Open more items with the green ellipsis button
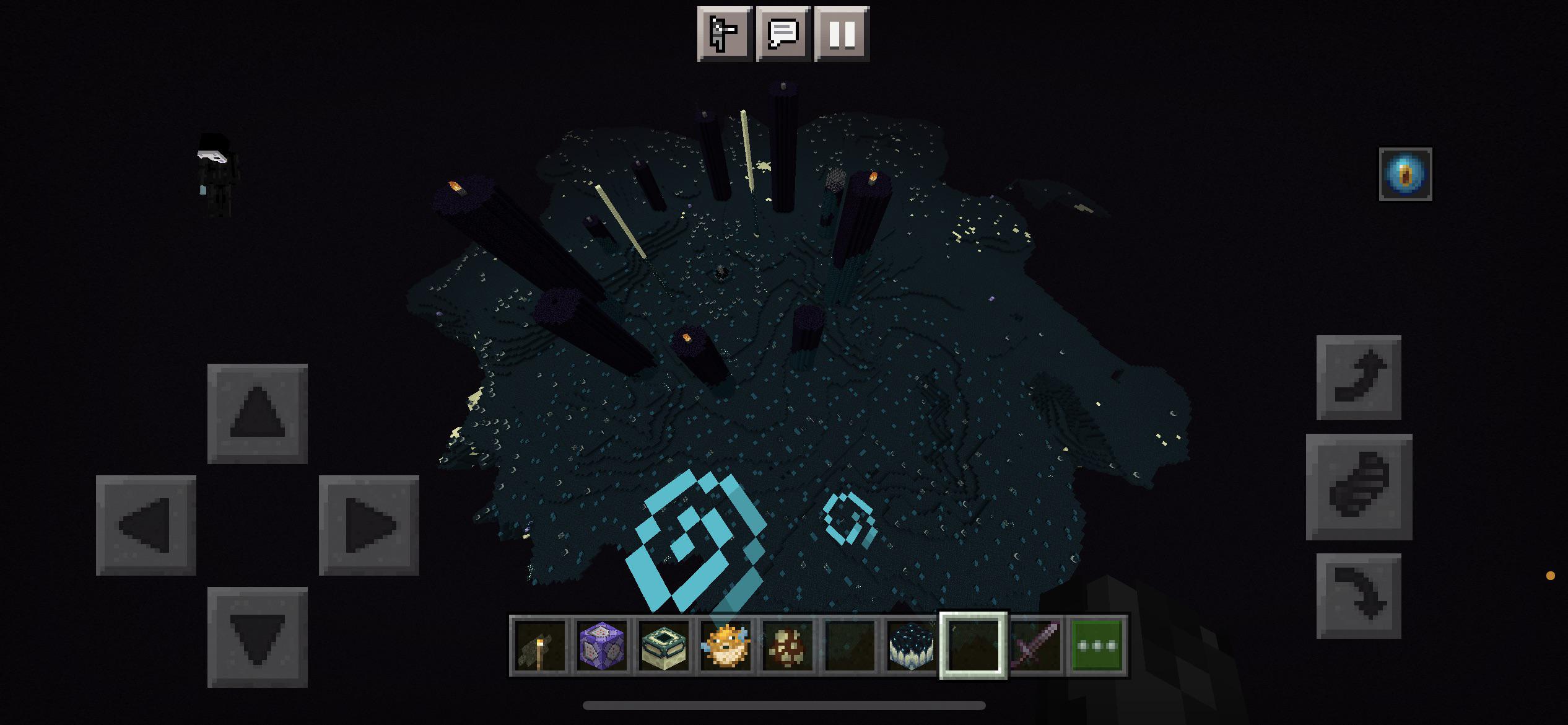This screenshot has width=1568, height=725. [1097, 644]
